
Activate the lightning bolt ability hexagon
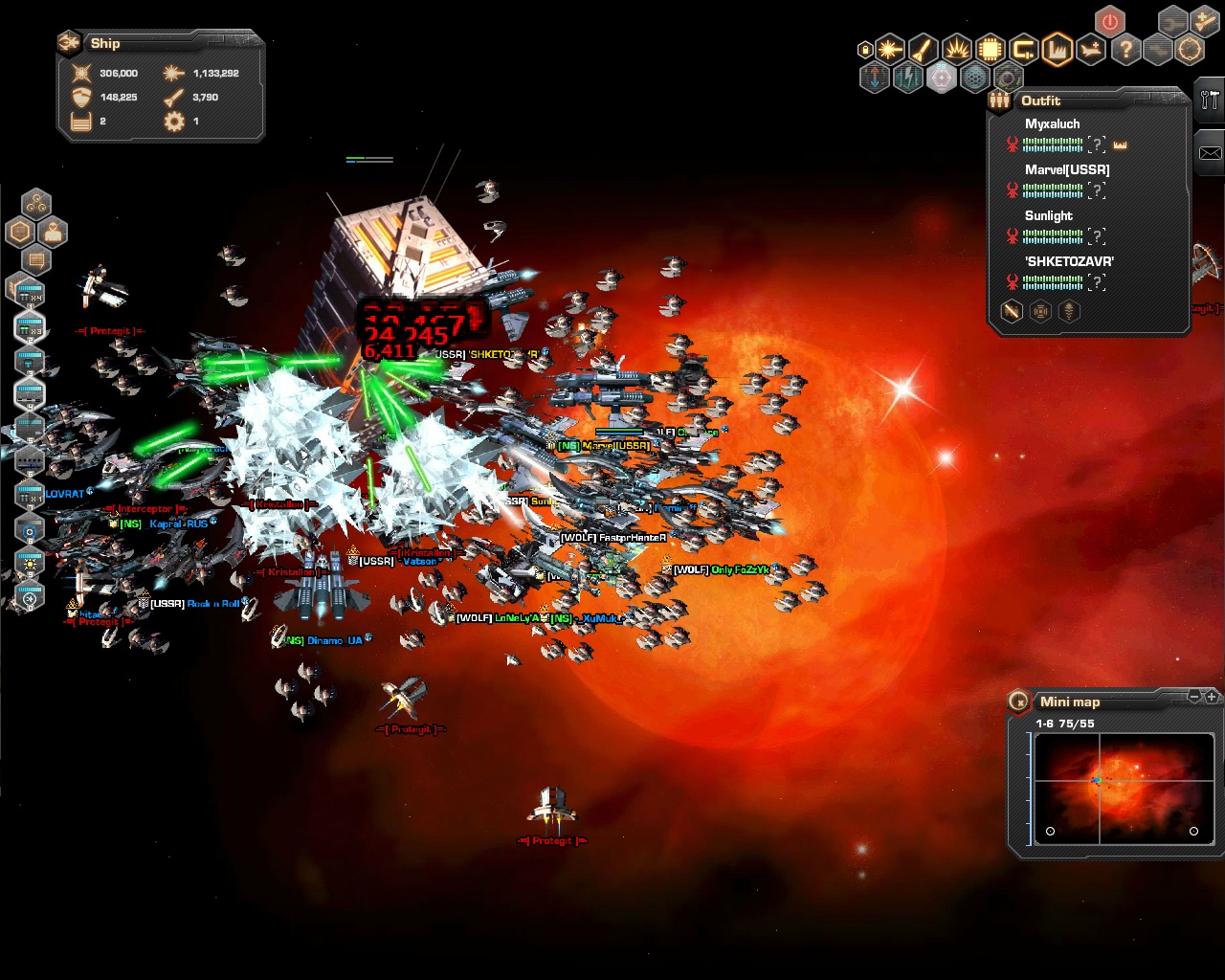click(907, 78)
